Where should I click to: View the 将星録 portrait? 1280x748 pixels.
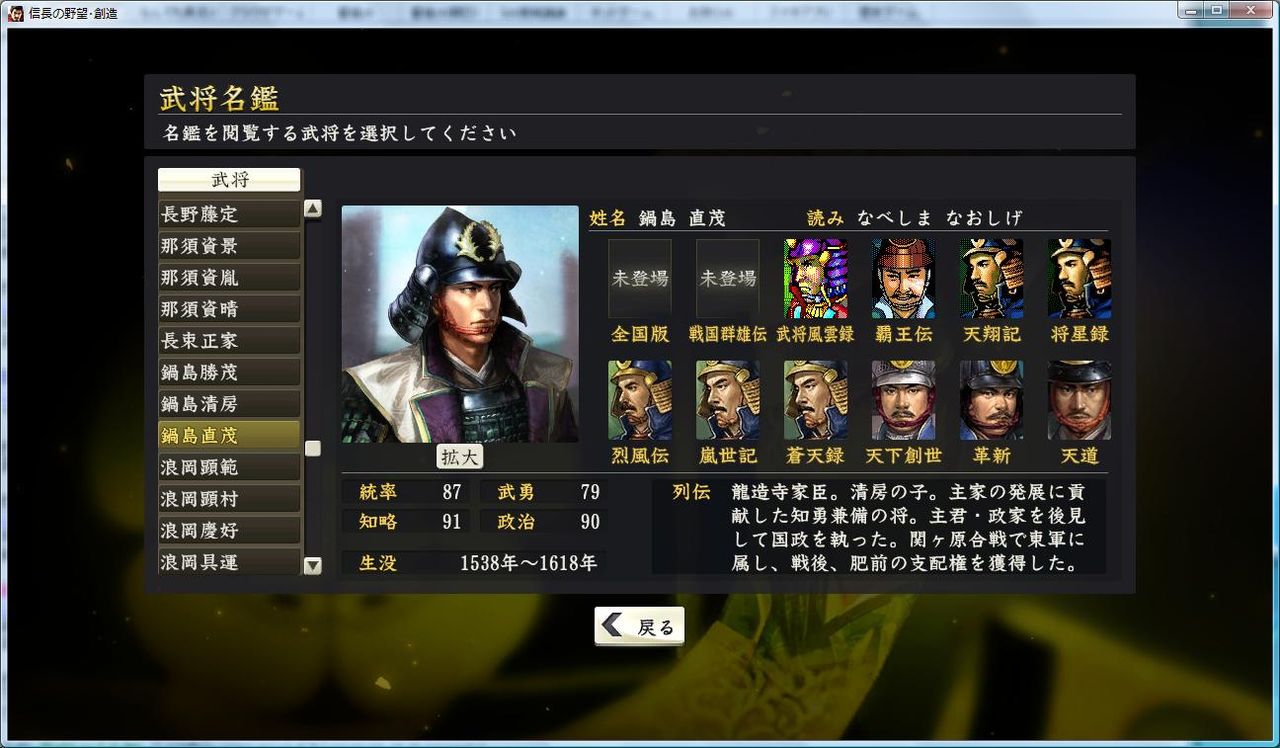point(1079,279)
